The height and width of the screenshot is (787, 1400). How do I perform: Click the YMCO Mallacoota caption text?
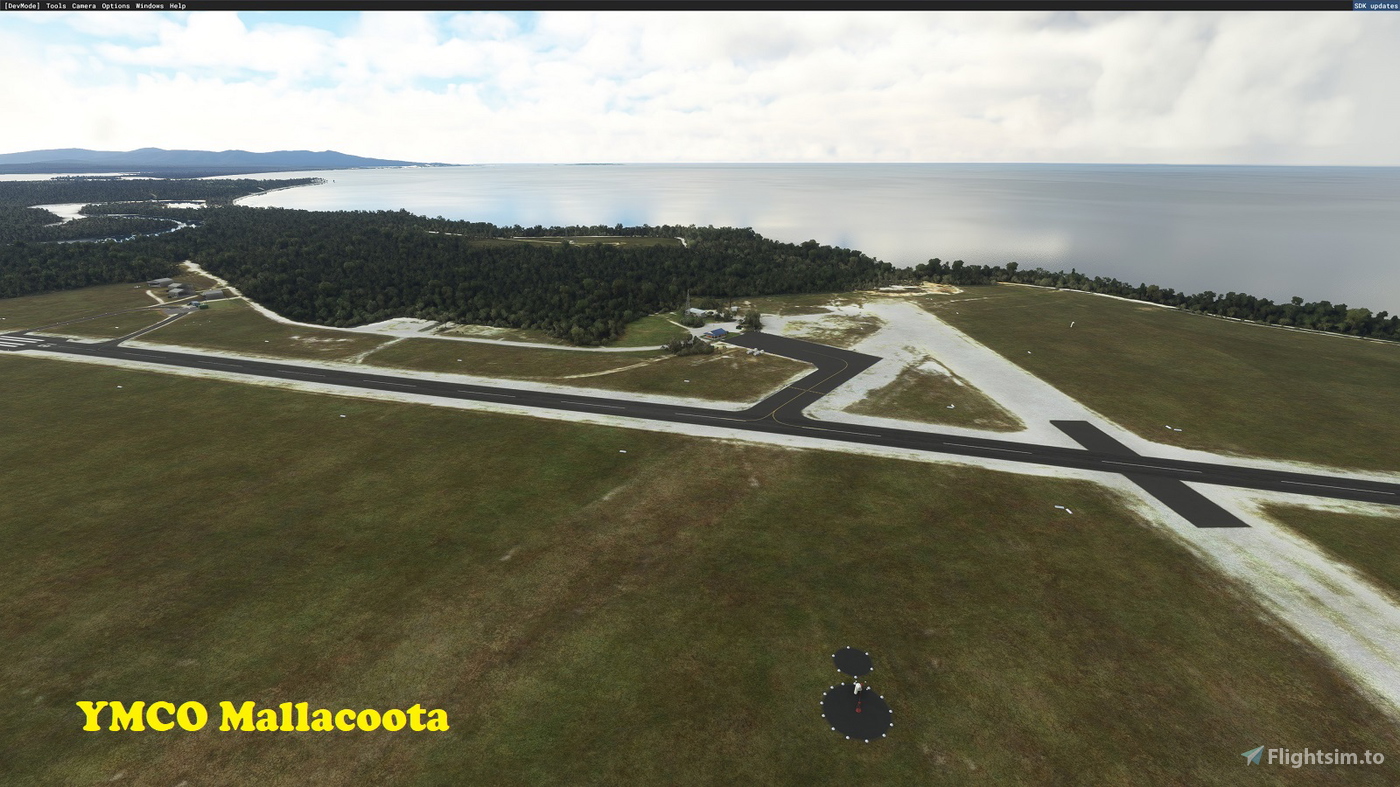pos(265,716)
